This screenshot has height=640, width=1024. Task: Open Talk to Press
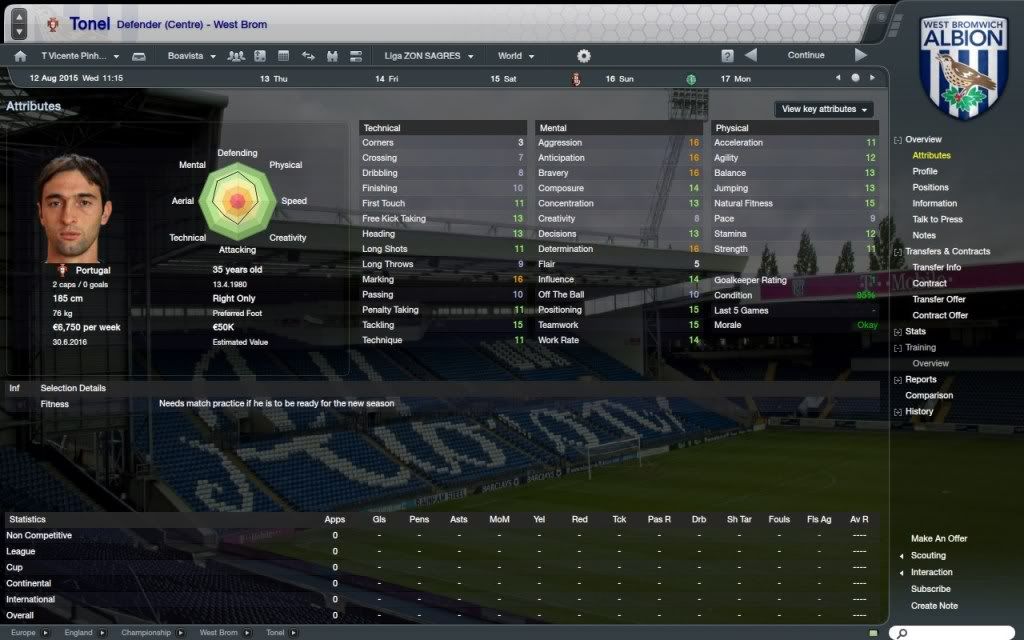pyautogui.click(x=937, y=220)
